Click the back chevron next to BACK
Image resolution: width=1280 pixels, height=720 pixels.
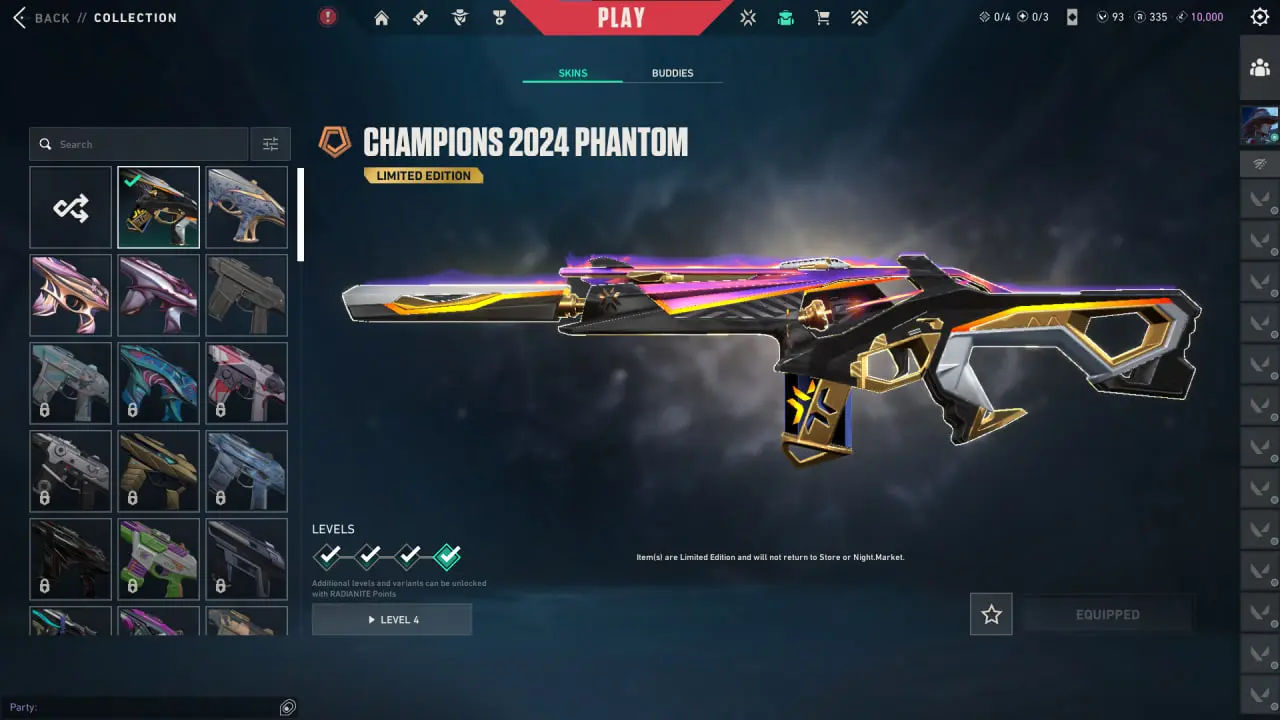point(17,17)
